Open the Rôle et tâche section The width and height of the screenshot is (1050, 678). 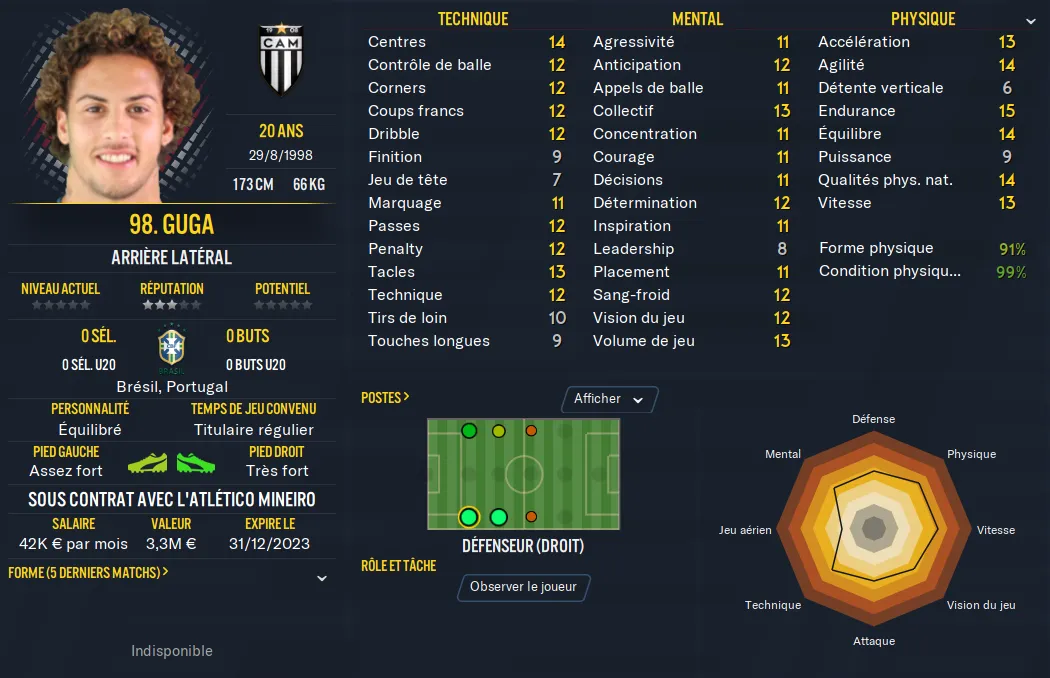tap(398, 566)
